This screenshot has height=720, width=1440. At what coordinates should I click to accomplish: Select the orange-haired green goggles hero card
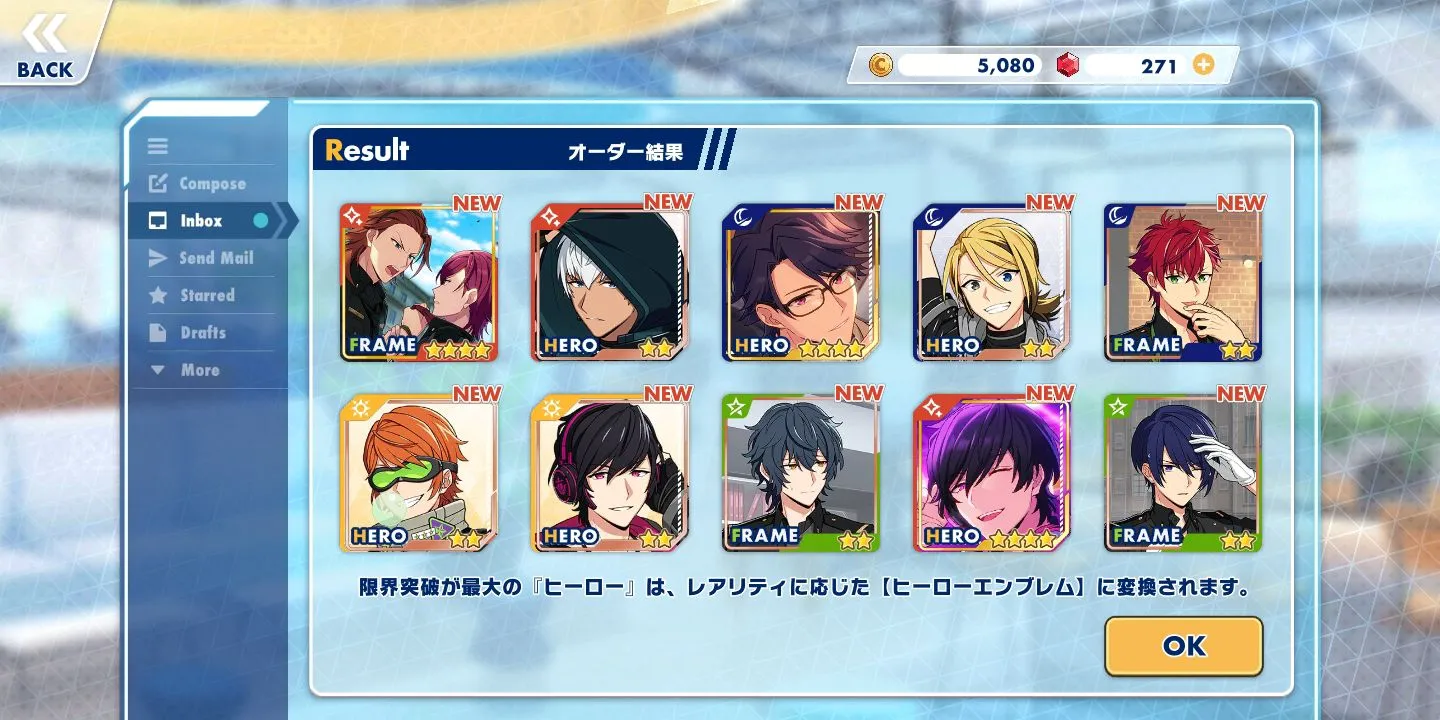coord(419,473)
